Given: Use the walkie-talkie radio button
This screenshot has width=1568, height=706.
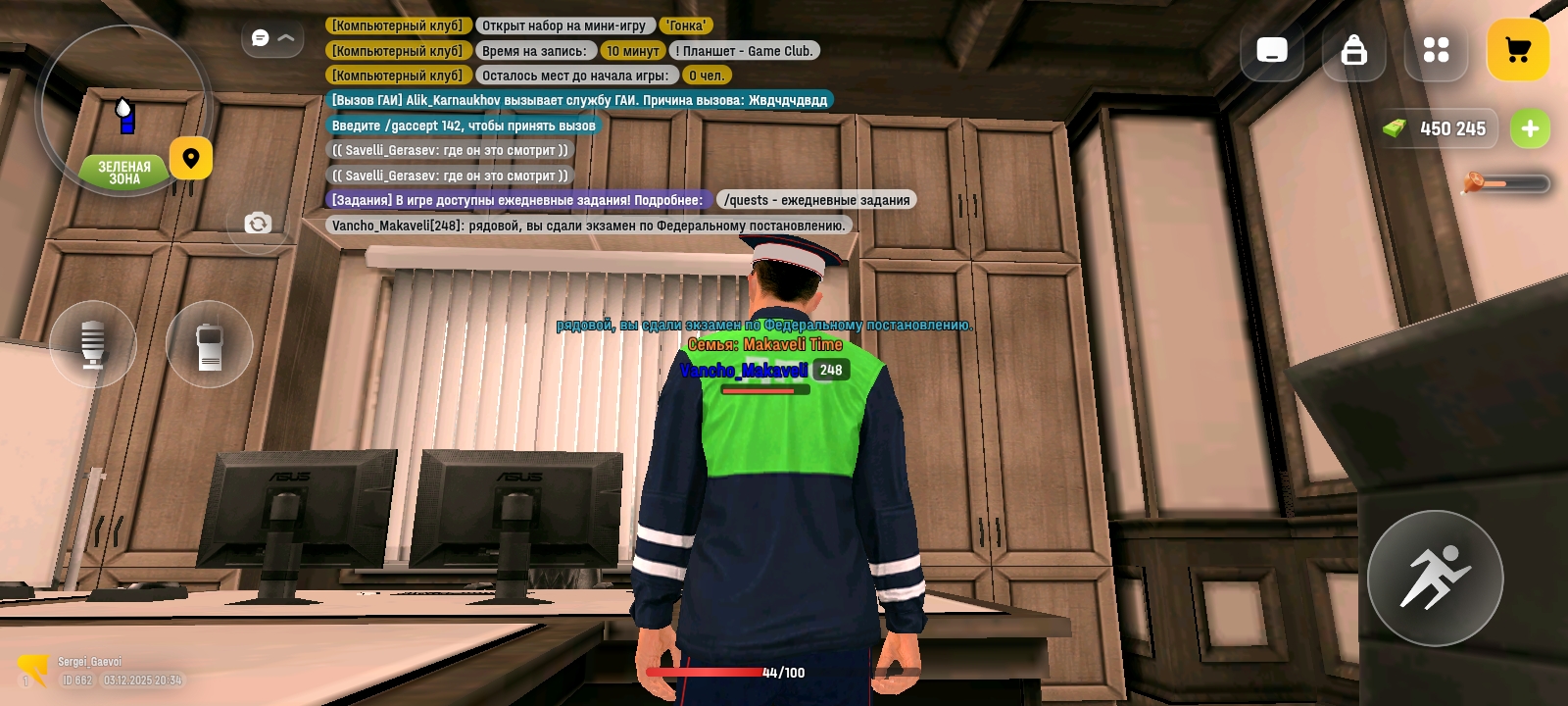Looking at the screenshot, I should click(x=209, y=344).
